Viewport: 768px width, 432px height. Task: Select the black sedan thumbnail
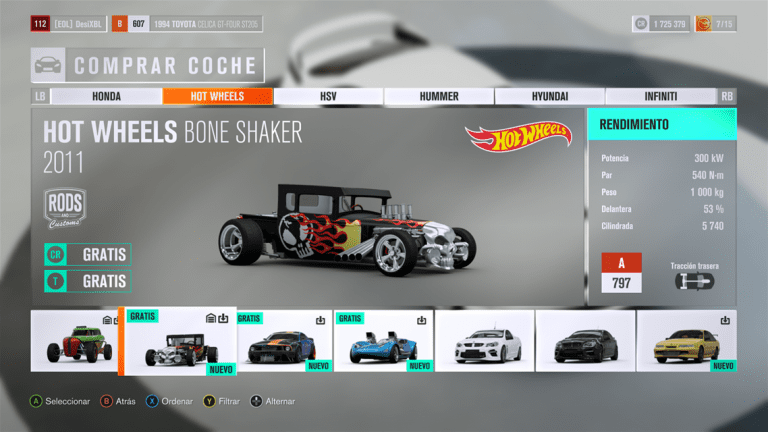click(585, 342)
